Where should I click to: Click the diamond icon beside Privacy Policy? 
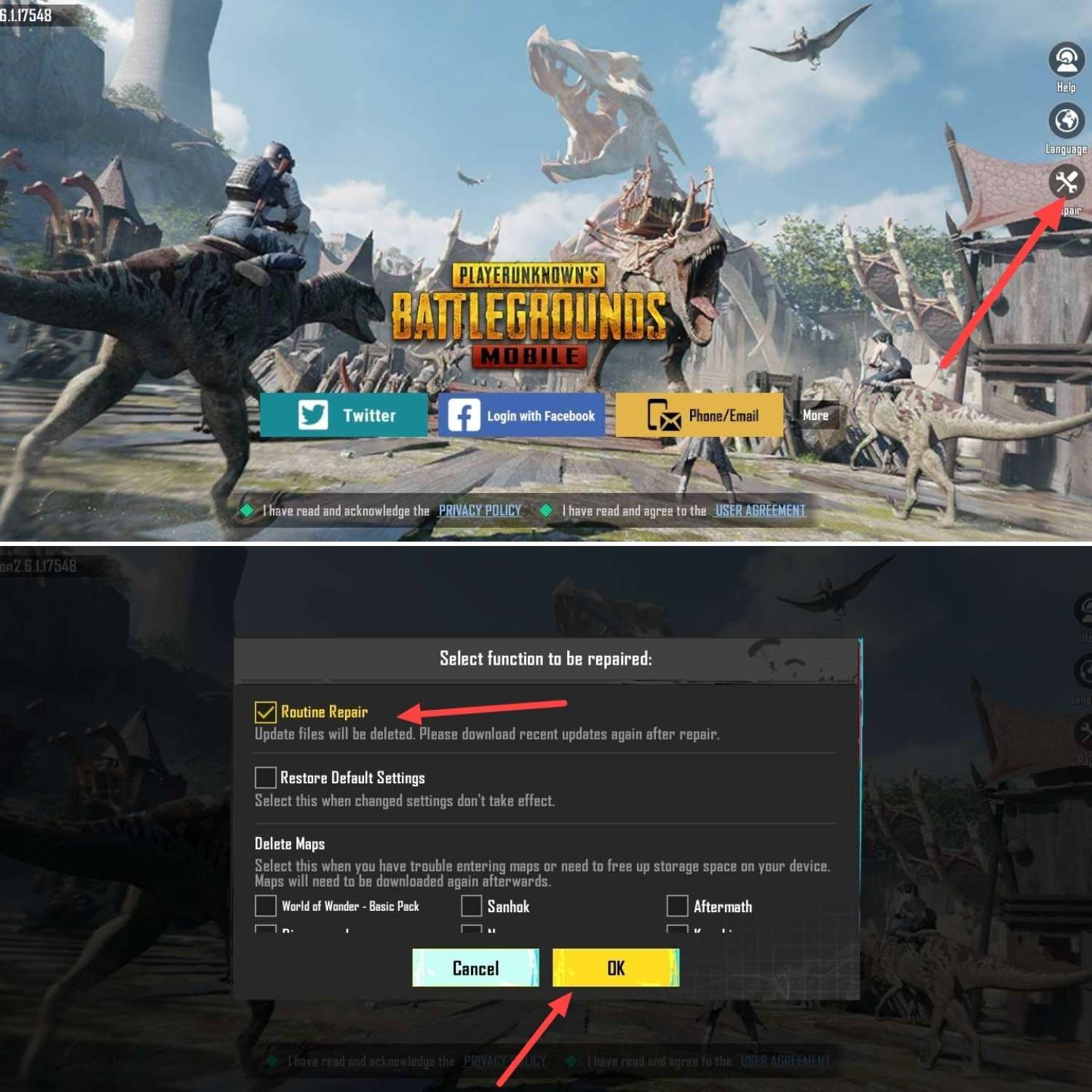[245, 510]
